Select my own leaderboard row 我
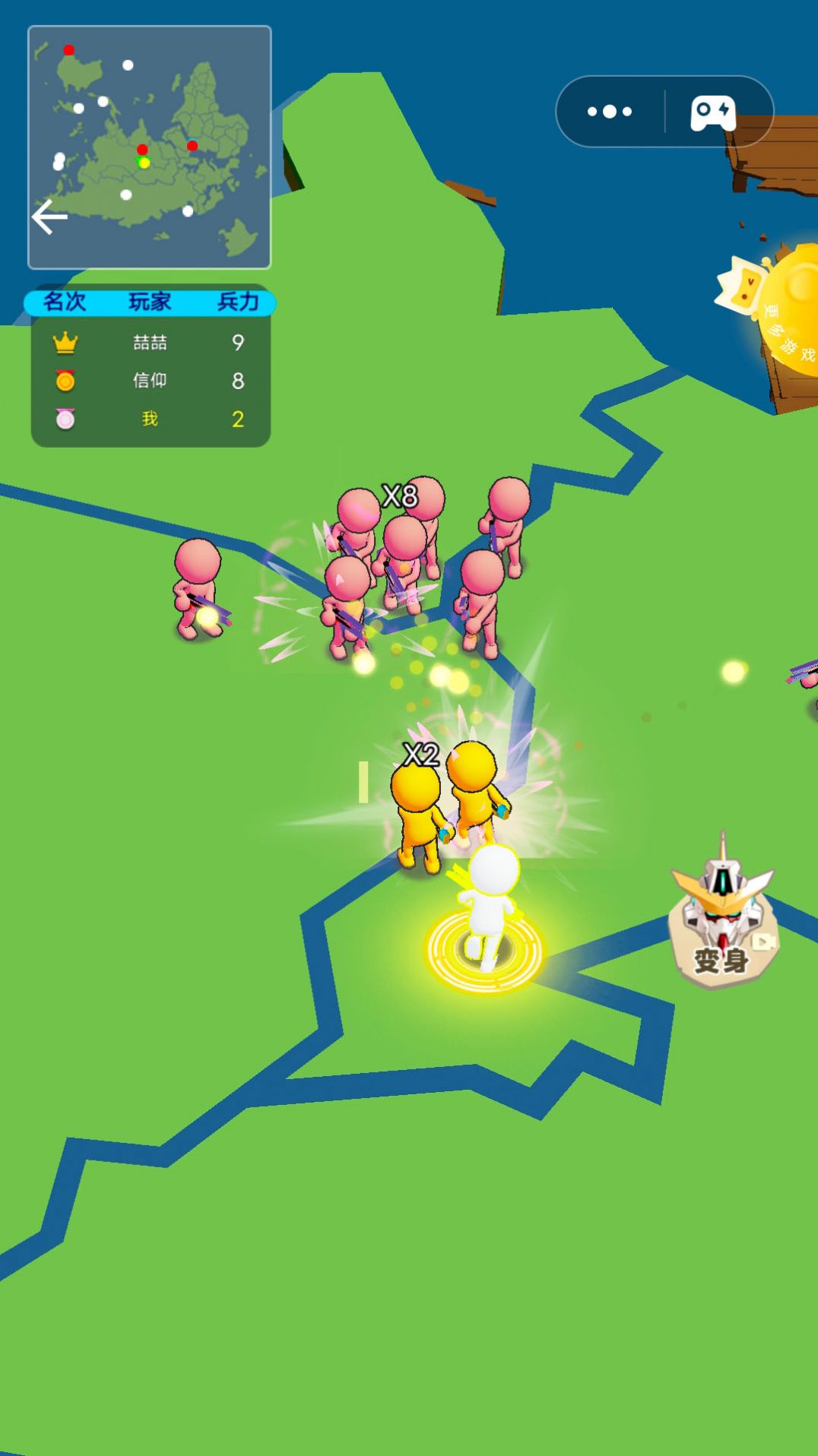 151,419
